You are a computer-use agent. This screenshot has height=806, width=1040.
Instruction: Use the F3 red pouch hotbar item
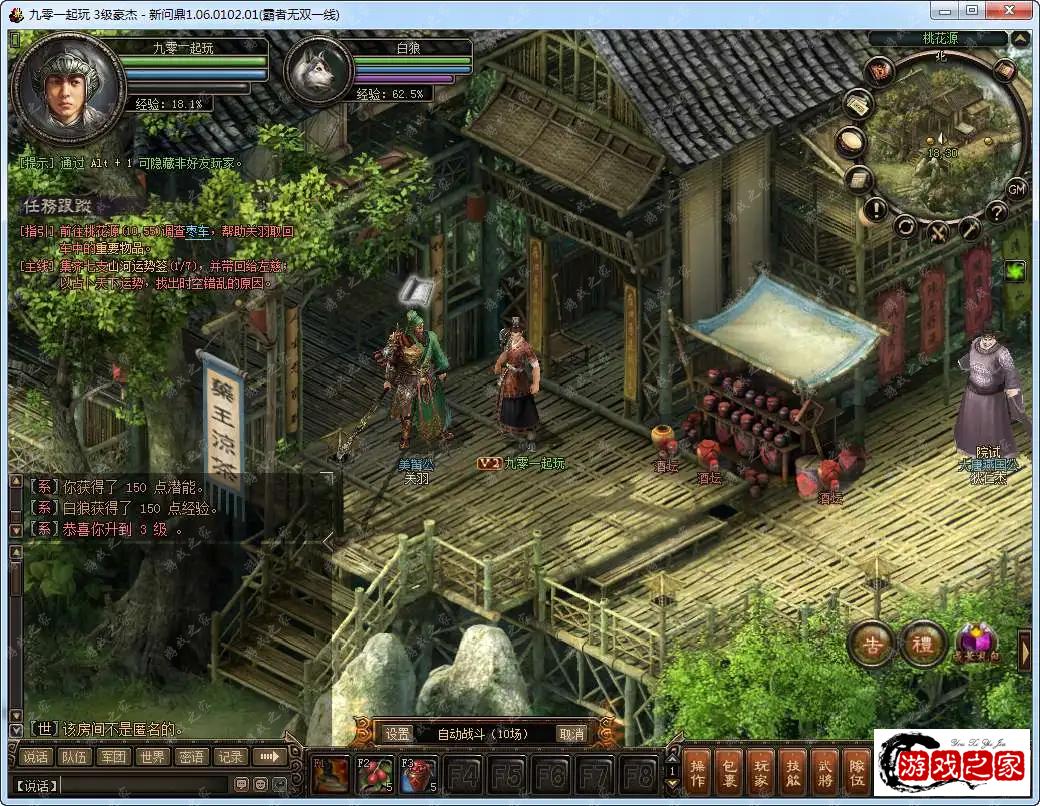pyautogui.click(x=418, y=774)
